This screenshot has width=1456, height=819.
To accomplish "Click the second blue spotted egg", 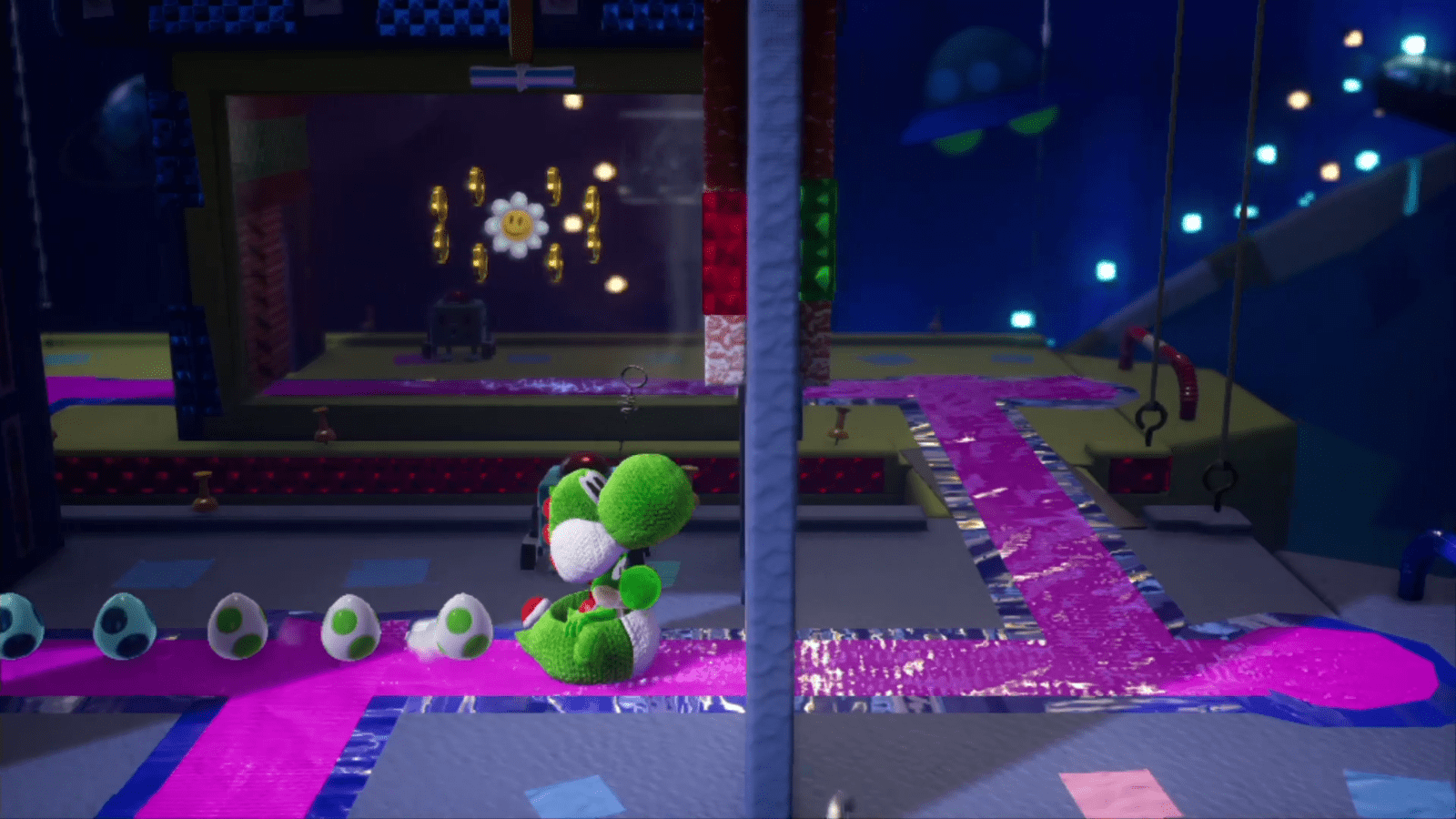I will tap(123, 628).
